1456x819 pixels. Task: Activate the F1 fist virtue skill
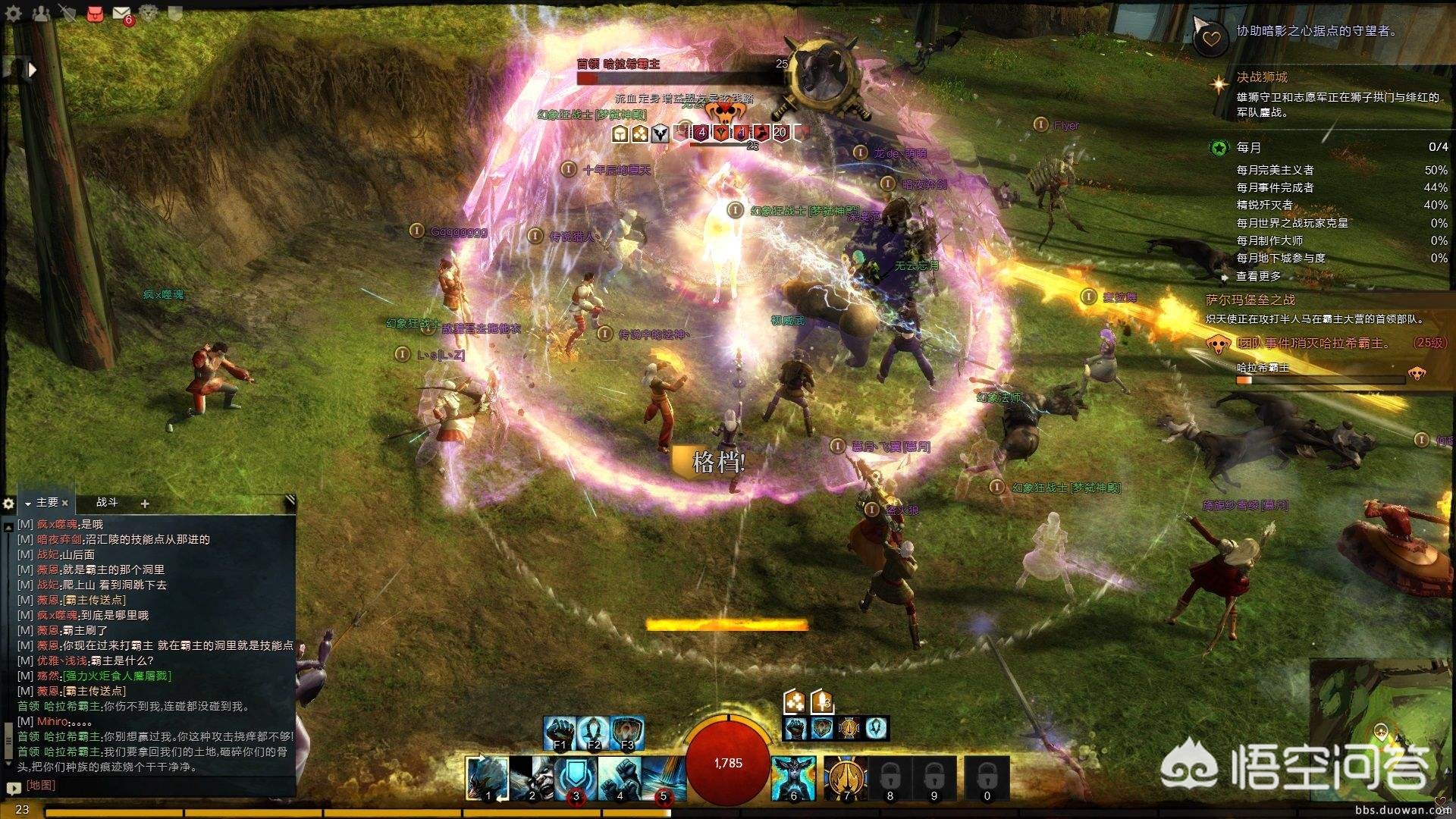point(560,732)
